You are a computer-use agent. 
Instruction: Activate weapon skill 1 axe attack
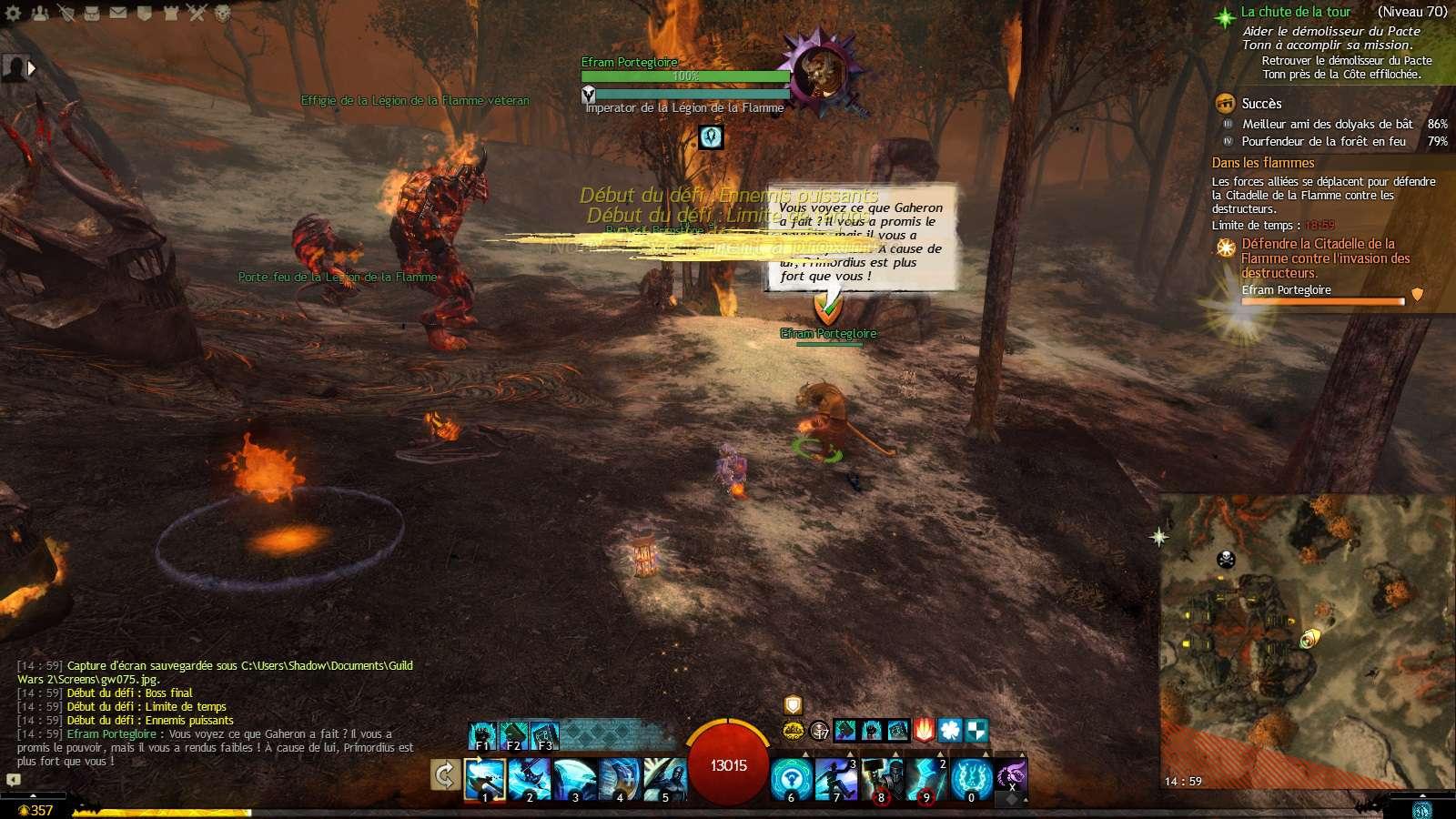coord(485,780)
